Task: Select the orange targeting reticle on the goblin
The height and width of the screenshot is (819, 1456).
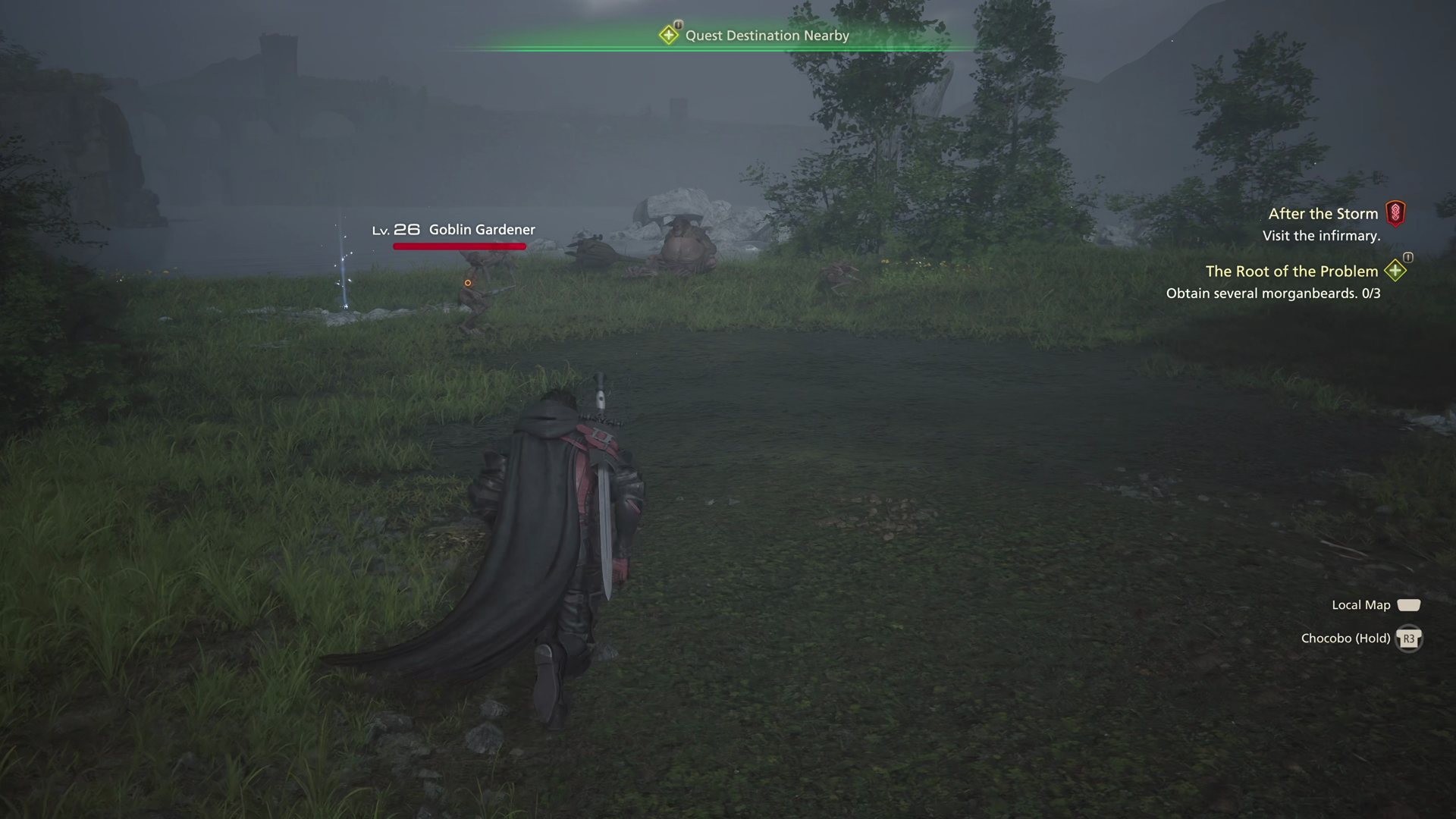Action: click(467, 281)
